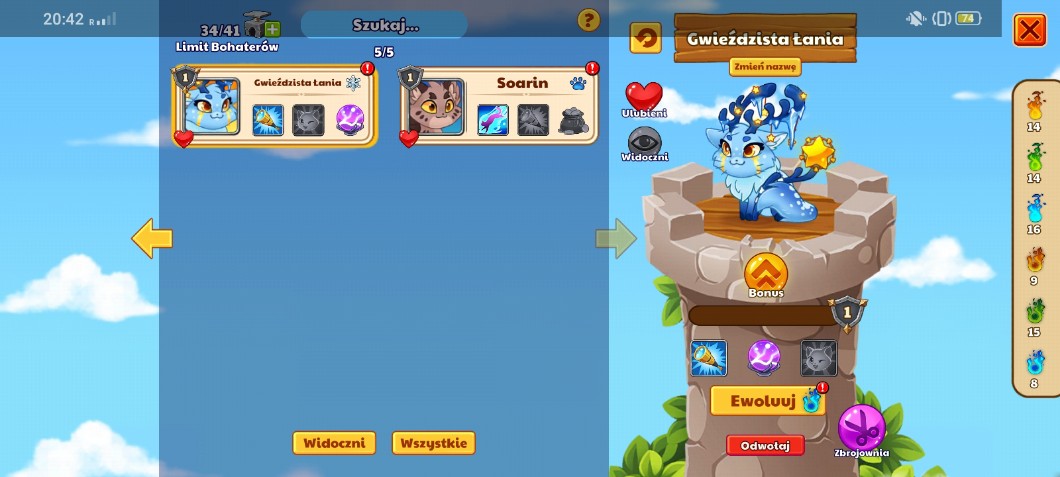
Task: Go to next page with right grey arrow
Action: pyautogui.click(x=616, y=238)
